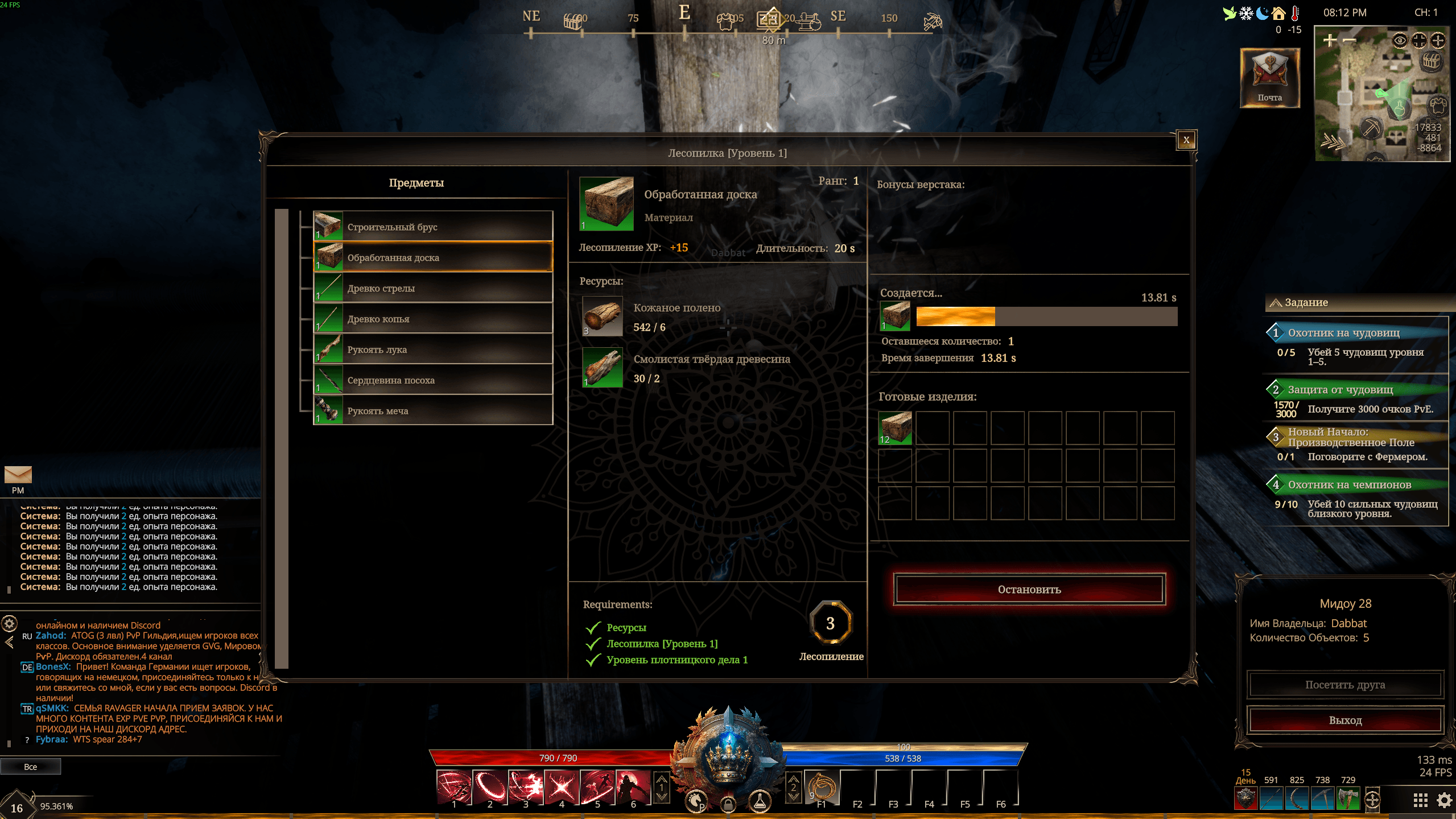The image size is (1456, 819).
Task: Open the Почта mail icon
Action: [x=1269, y=77]
